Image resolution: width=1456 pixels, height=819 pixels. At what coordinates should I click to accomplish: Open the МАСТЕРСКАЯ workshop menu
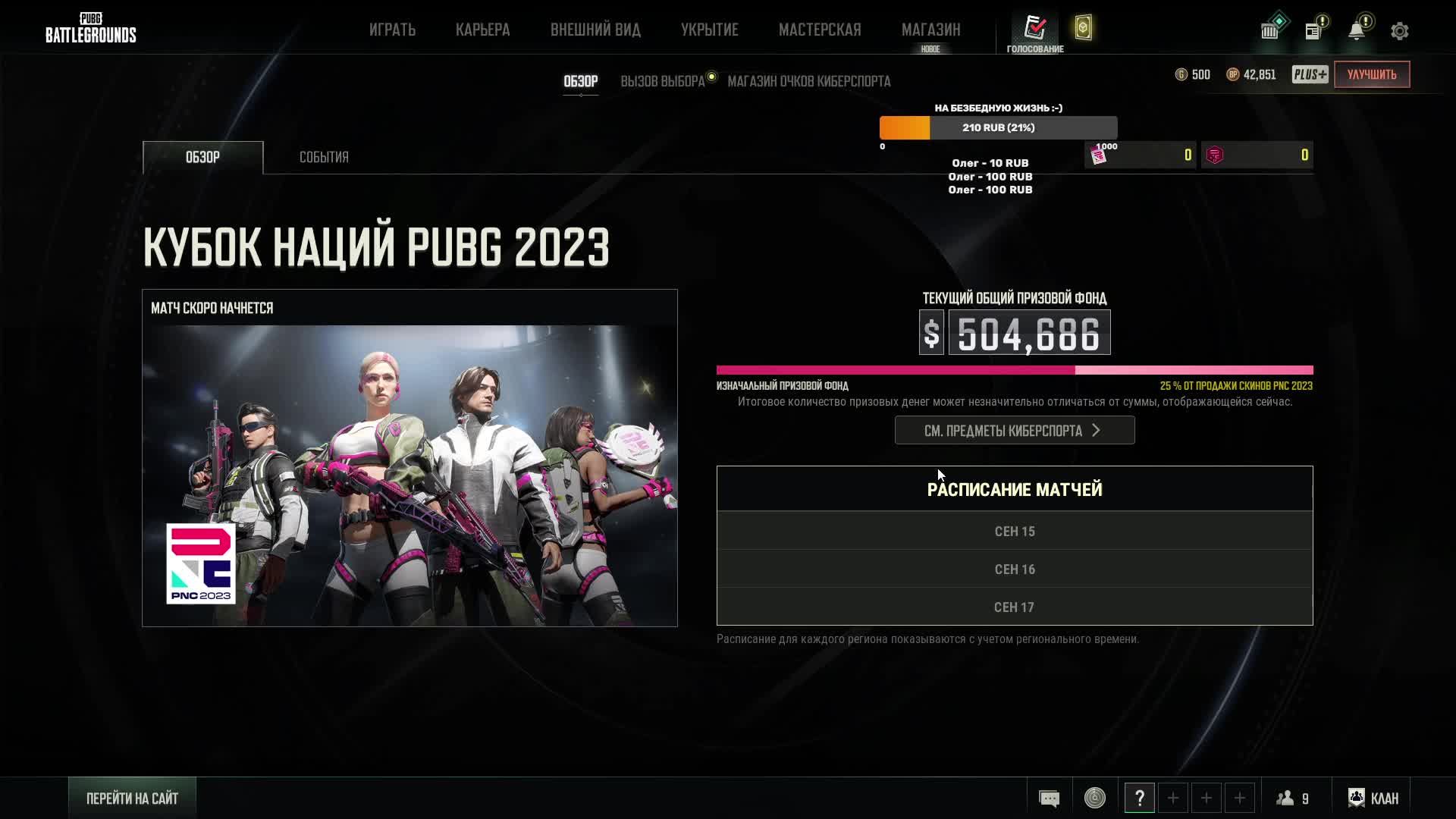pos(820,30)
